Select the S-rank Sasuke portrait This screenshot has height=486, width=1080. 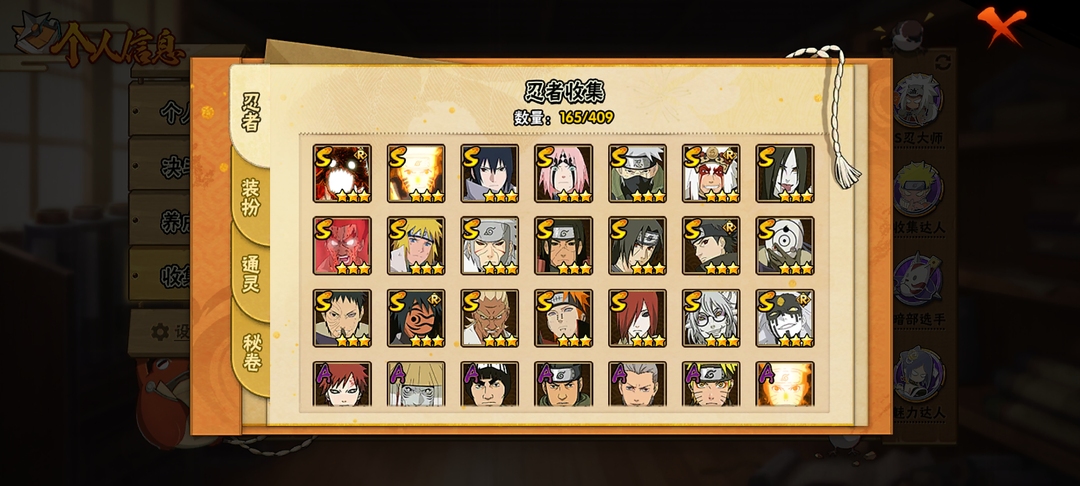click(489, 173)
